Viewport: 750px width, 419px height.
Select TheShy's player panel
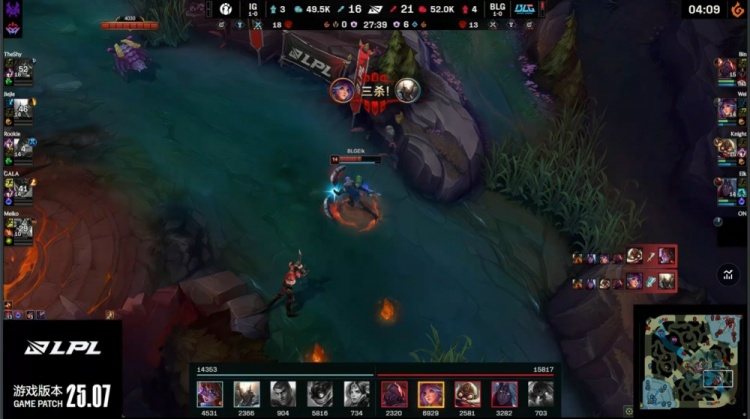point(18,70)
